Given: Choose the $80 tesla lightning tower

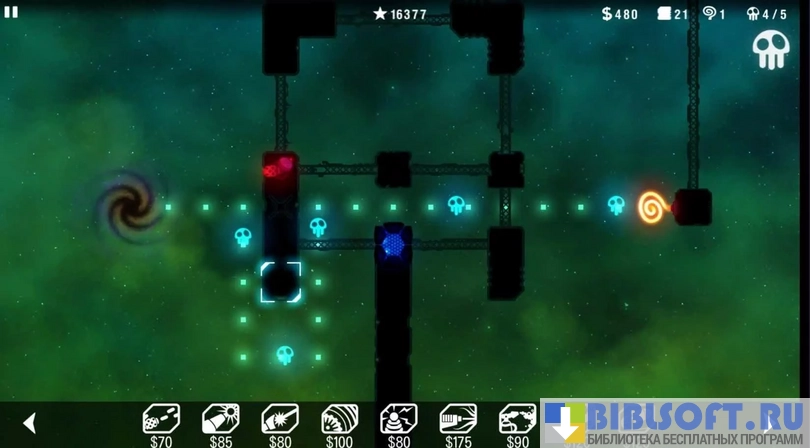Looking at the screenshot, I should (399, 420).
